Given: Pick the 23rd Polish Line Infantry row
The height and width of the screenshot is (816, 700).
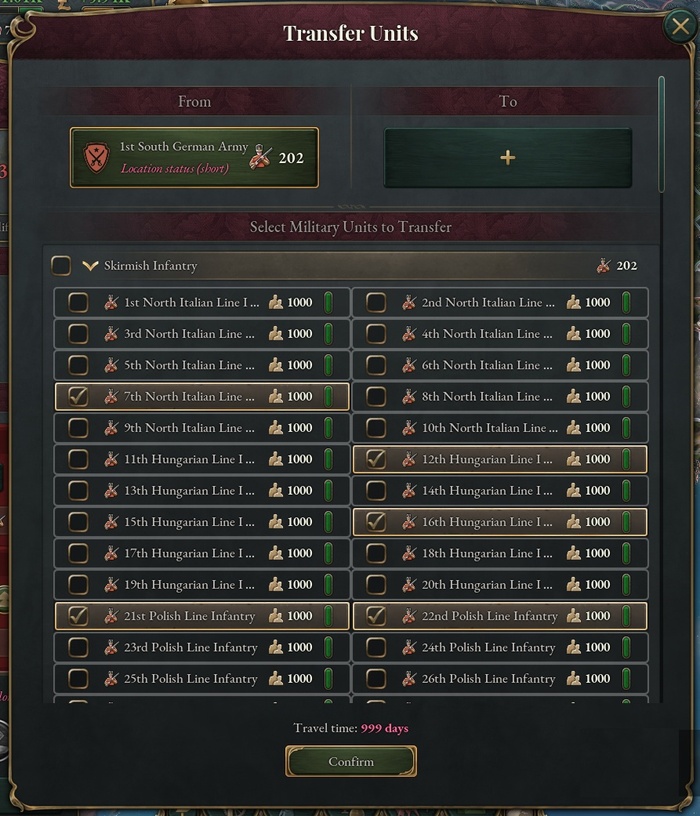Looking at the screenshot, I should coord(77,648).
